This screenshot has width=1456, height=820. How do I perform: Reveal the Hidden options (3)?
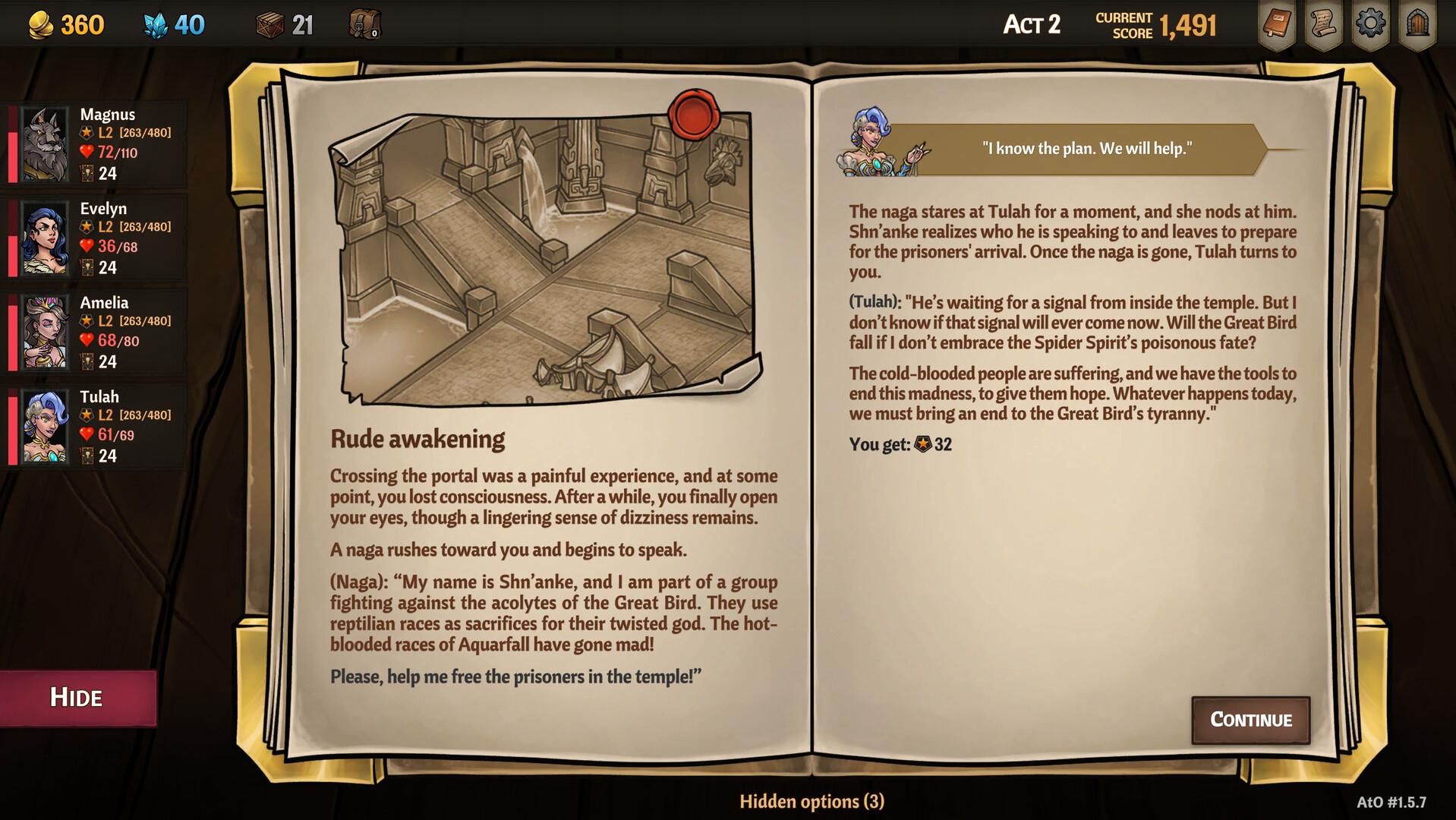click(812, 802)
